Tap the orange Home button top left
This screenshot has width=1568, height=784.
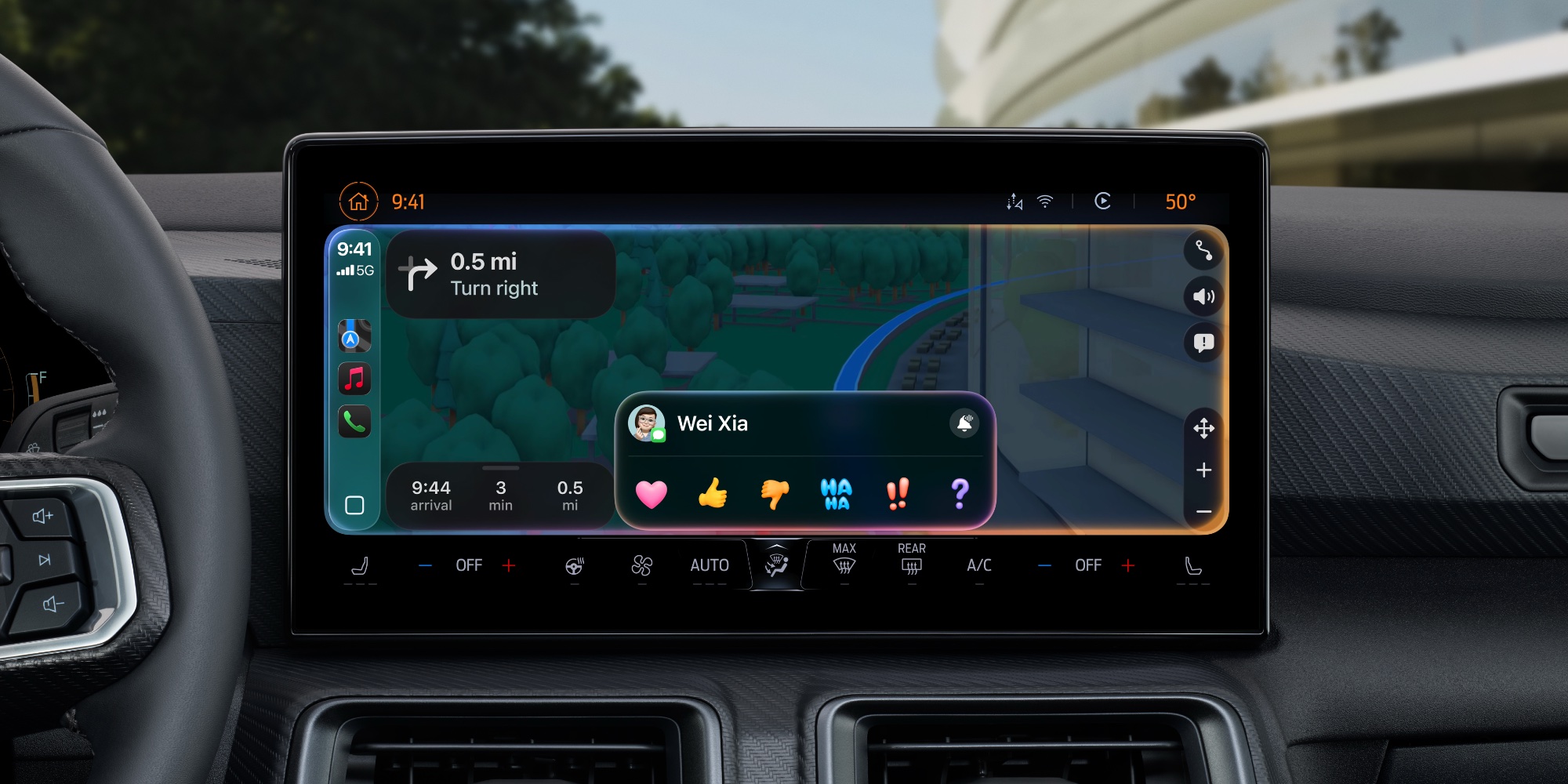click(x=358, y=201)
